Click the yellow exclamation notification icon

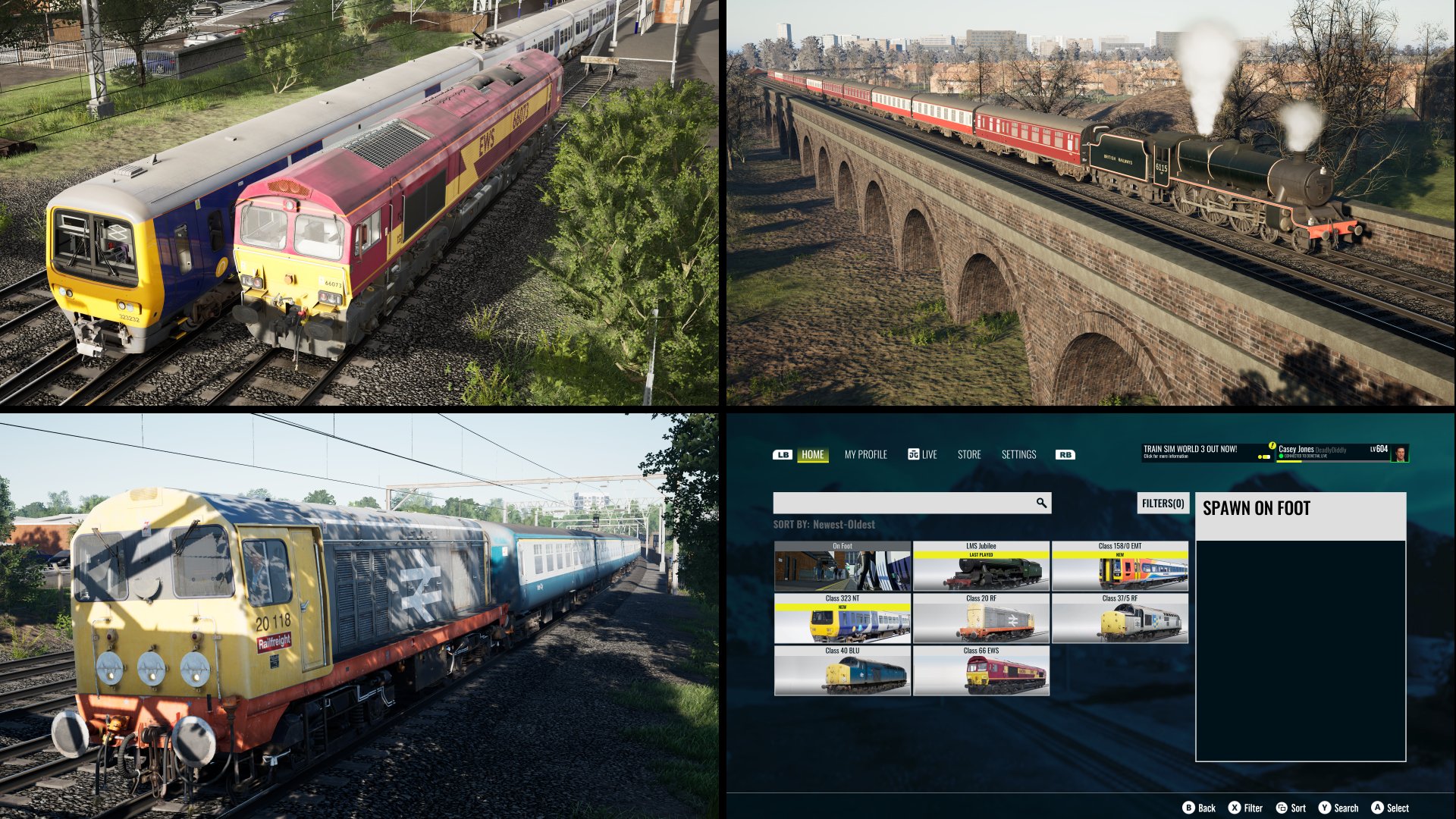pyautogui.click(x=1272, y=444)
